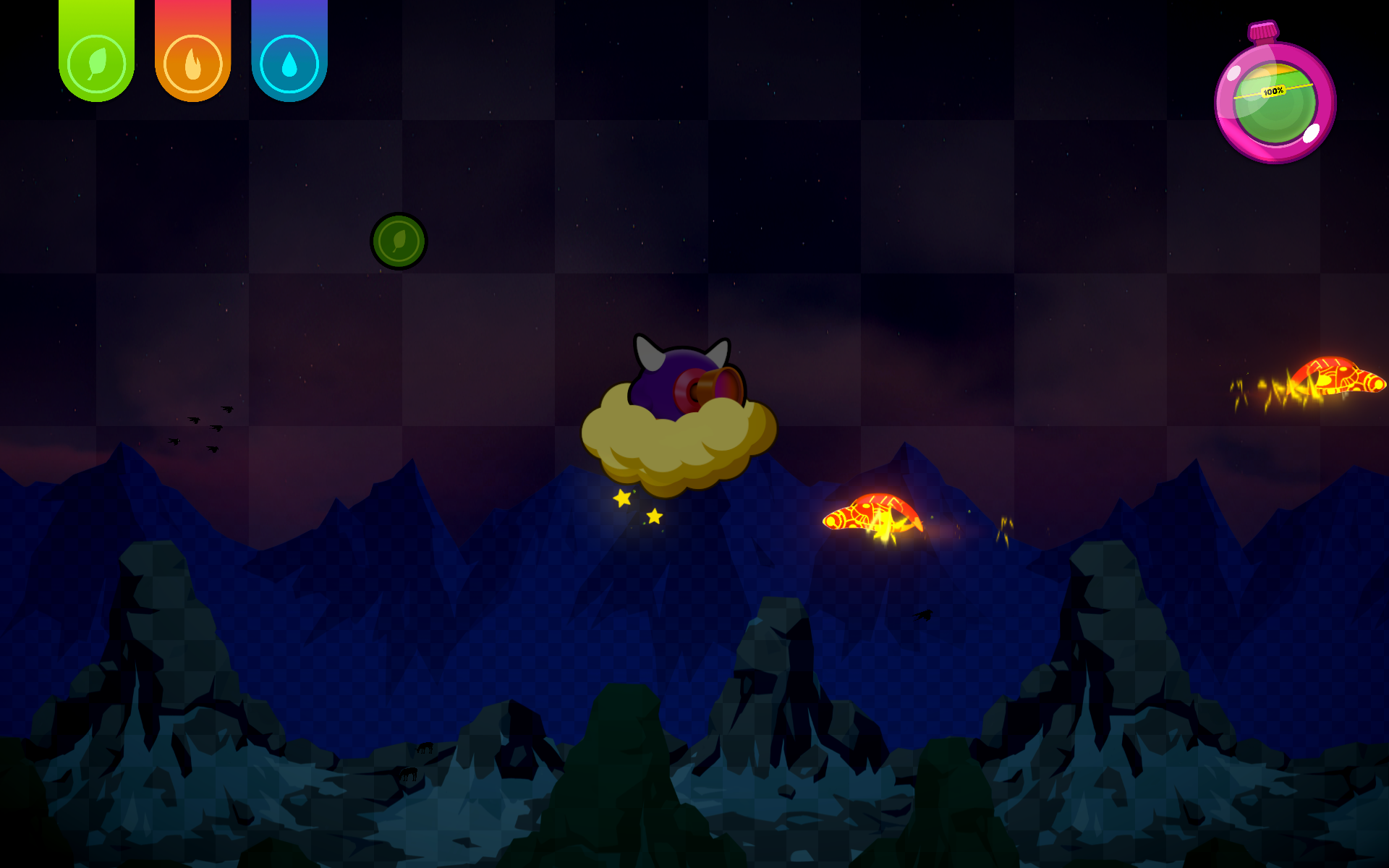
Task: Click the stars below the yellow cloud
Action: point(637,505)
